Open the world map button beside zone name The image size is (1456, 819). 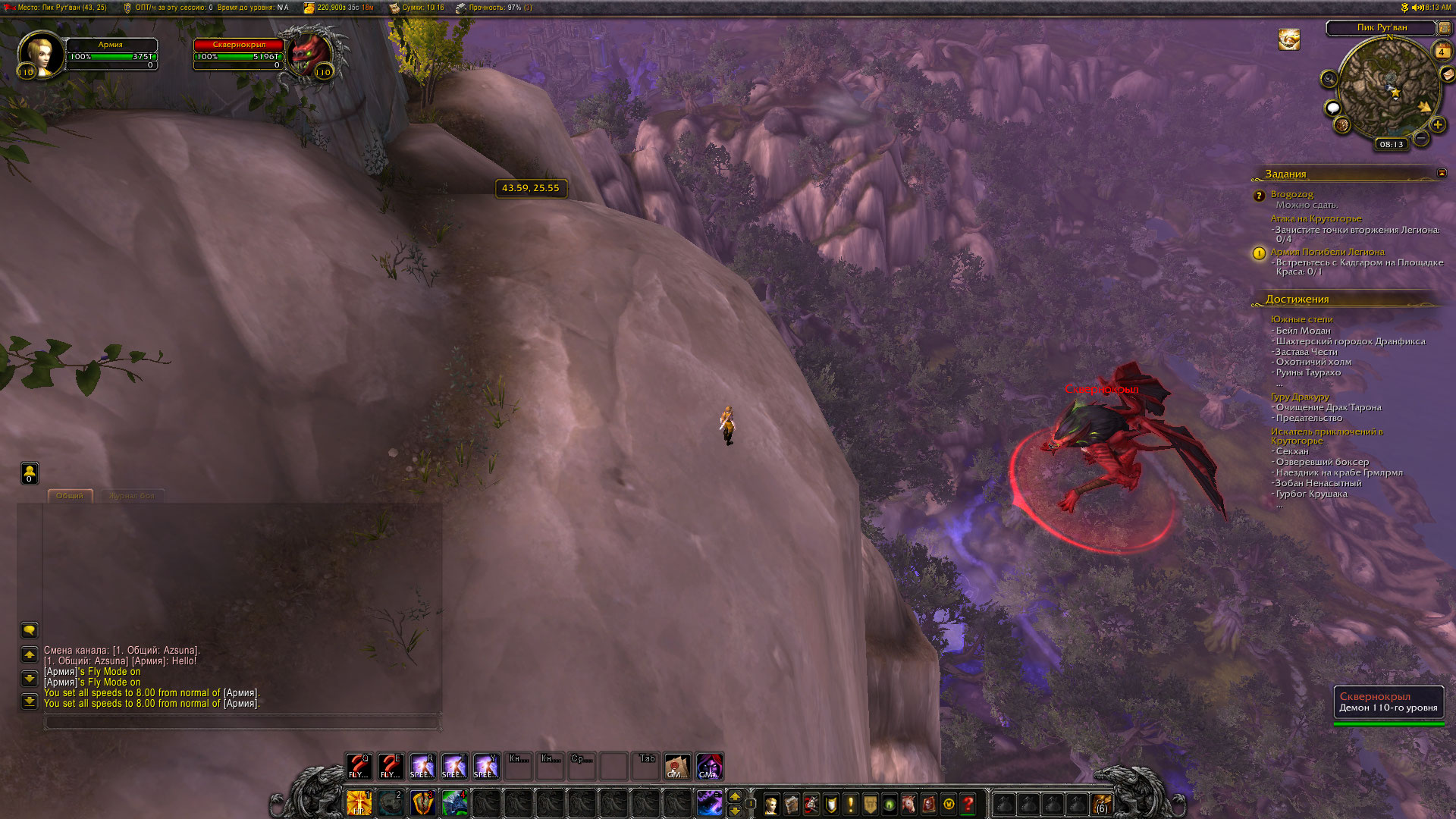(1444, 28)
